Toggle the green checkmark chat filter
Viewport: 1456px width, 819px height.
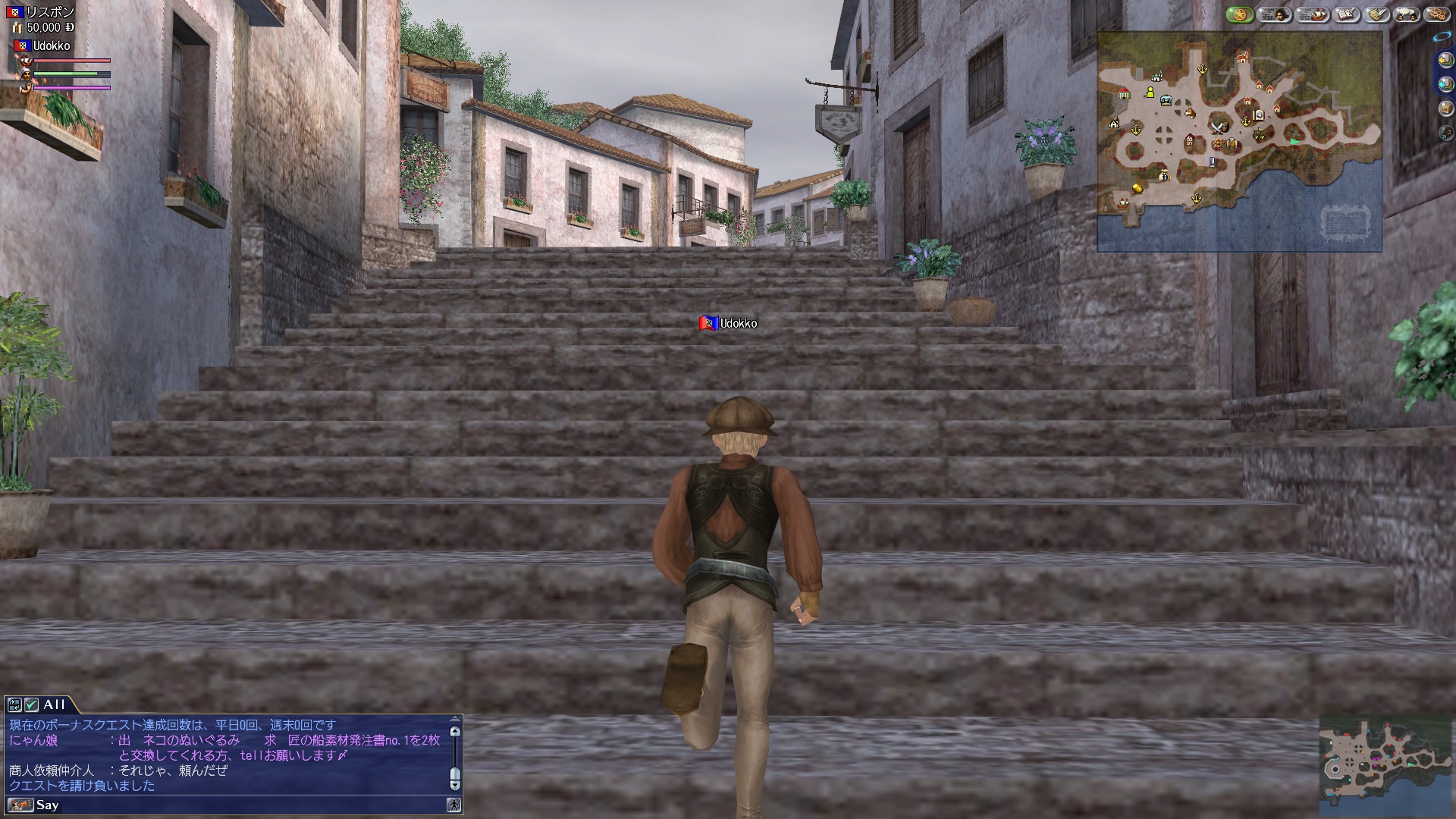31,704
